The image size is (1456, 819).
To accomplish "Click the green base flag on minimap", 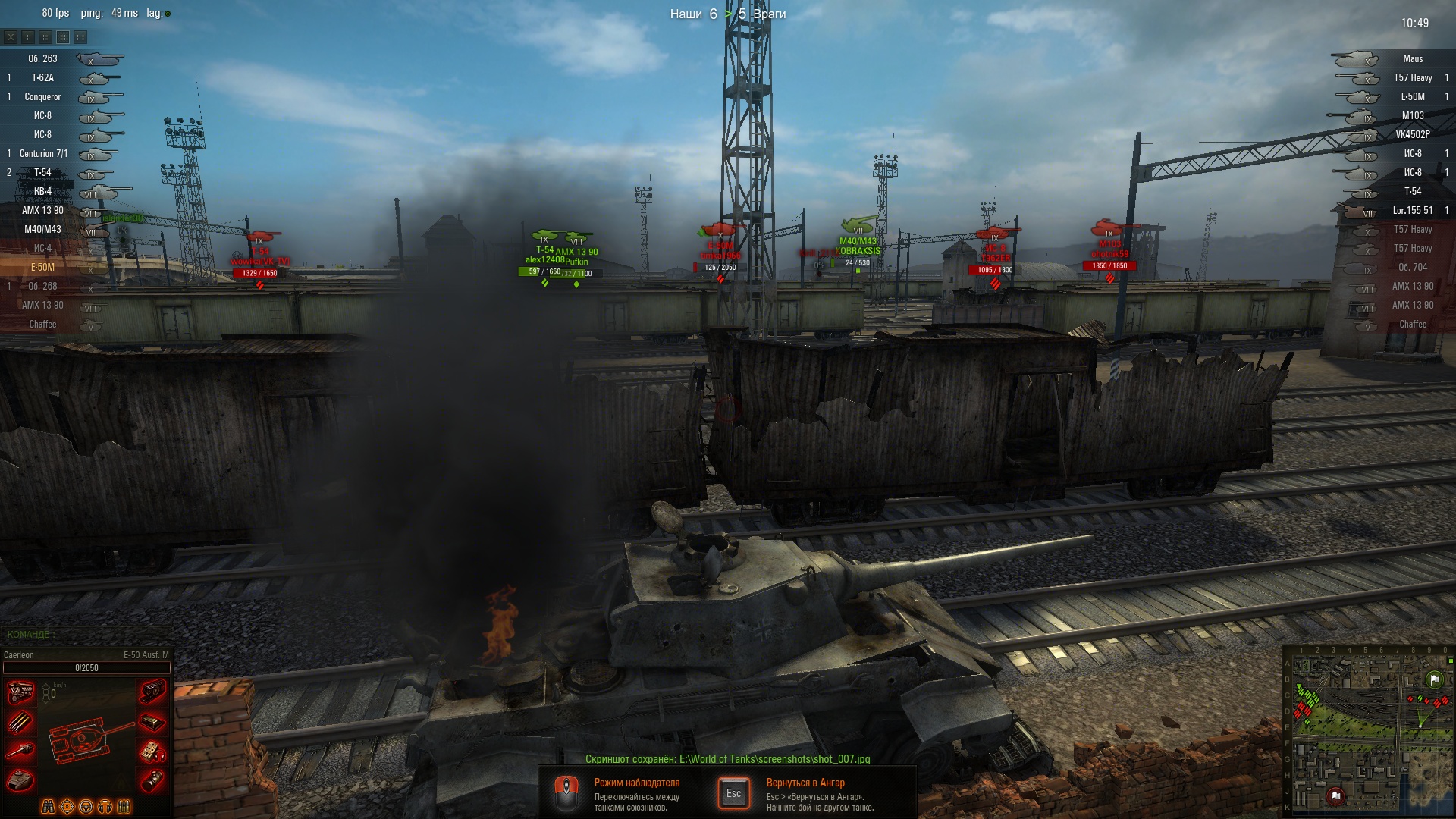I will 1434,680.
